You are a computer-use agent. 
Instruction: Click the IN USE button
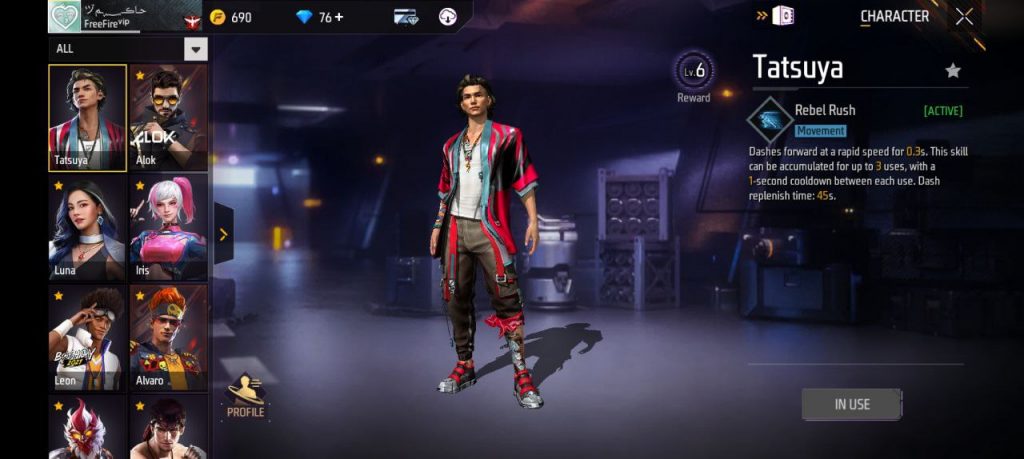click(x=852, y=404)
